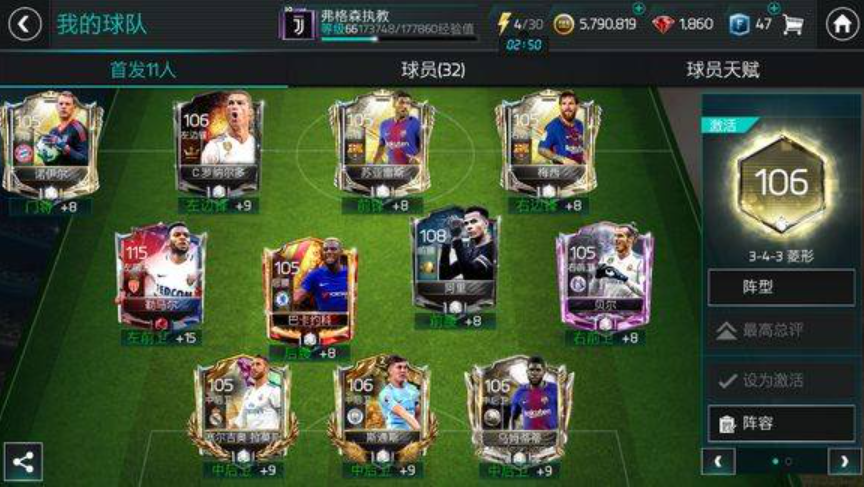This screenshot has height=487, width=864.
Task: Open the 球员(32) tab
Action: click(x=433, y=70)
